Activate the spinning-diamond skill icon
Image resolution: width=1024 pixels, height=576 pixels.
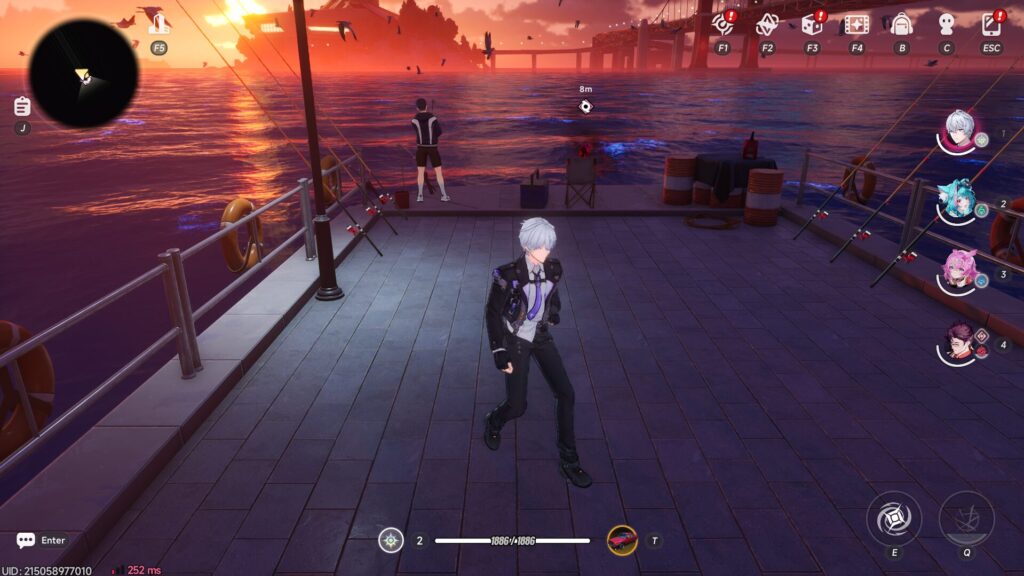point(894,519)
